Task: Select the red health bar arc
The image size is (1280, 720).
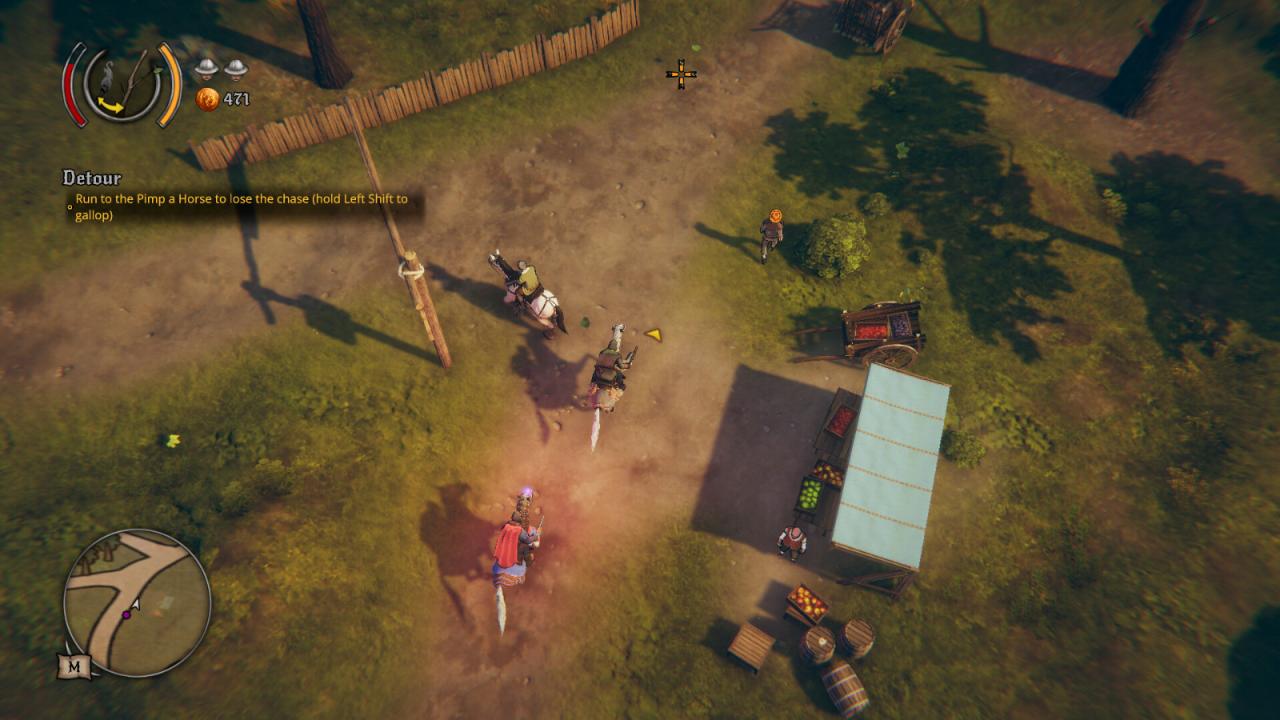Action: [x=74, y=90]
